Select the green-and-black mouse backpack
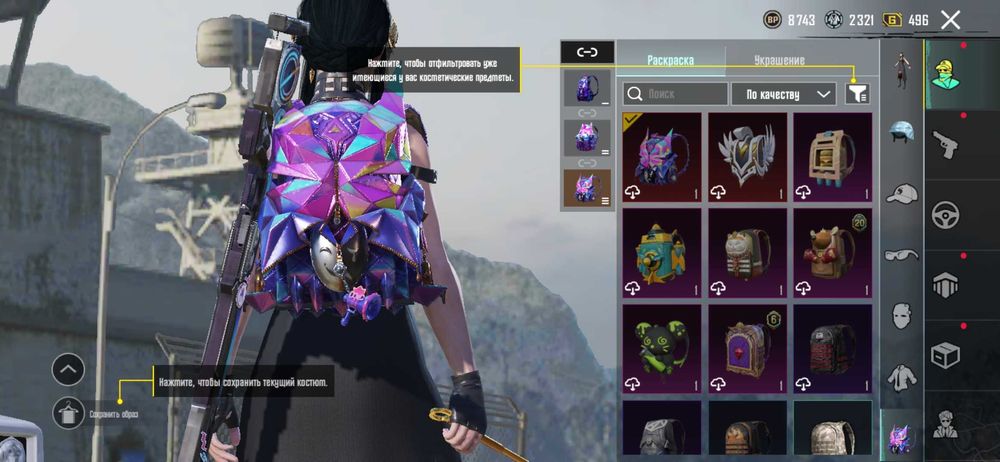 (661, 348)
